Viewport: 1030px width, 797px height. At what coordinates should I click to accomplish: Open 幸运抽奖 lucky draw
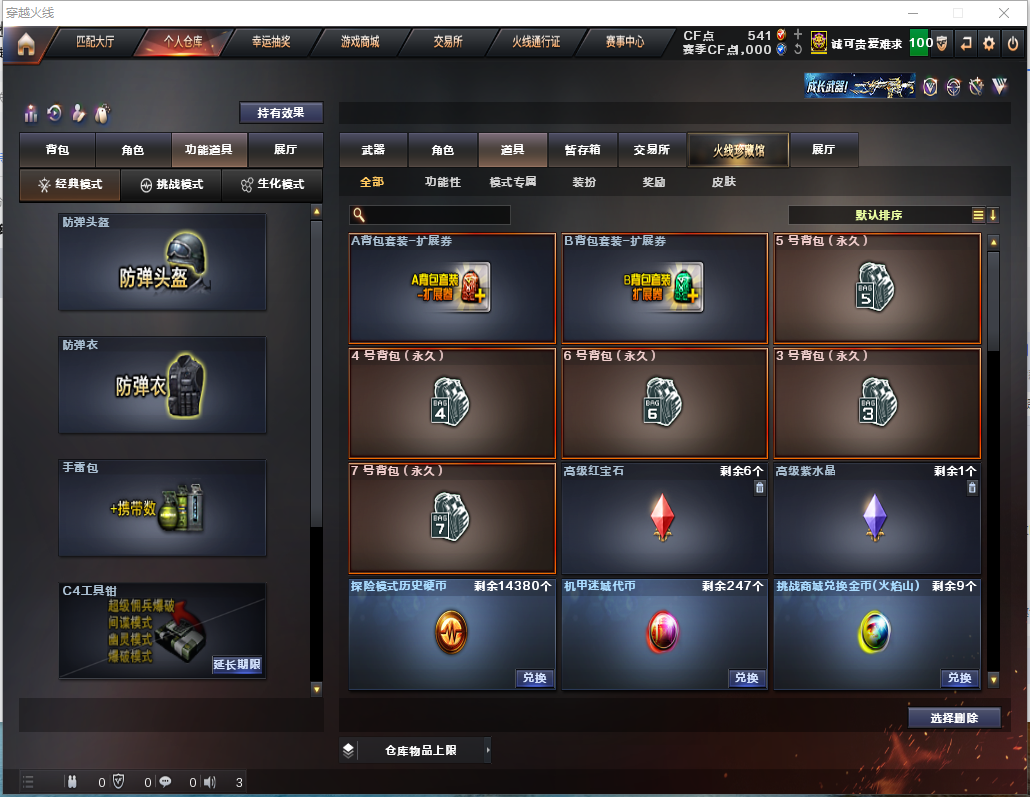point(270,42)
